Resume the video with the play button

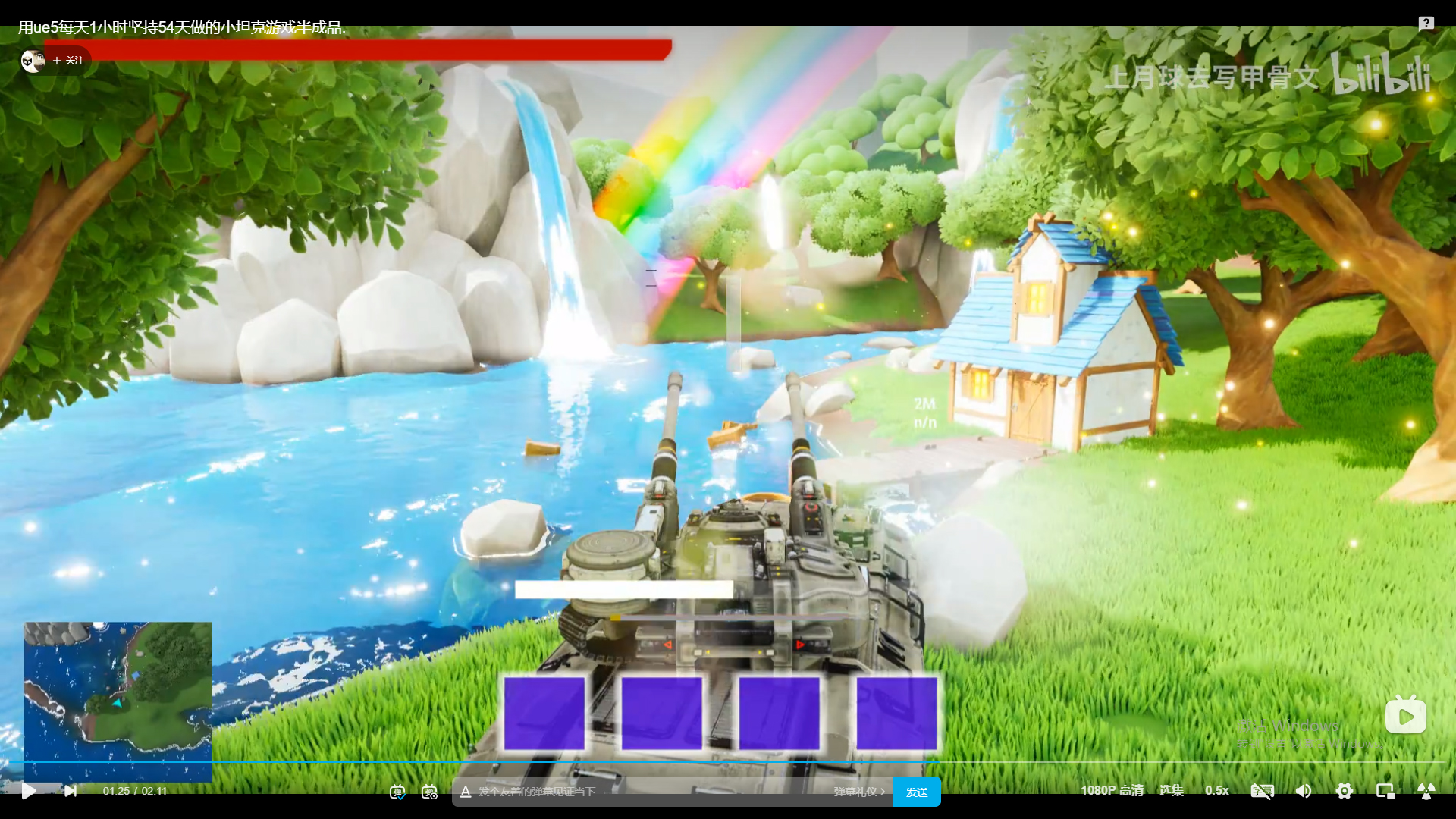point(29,791)
